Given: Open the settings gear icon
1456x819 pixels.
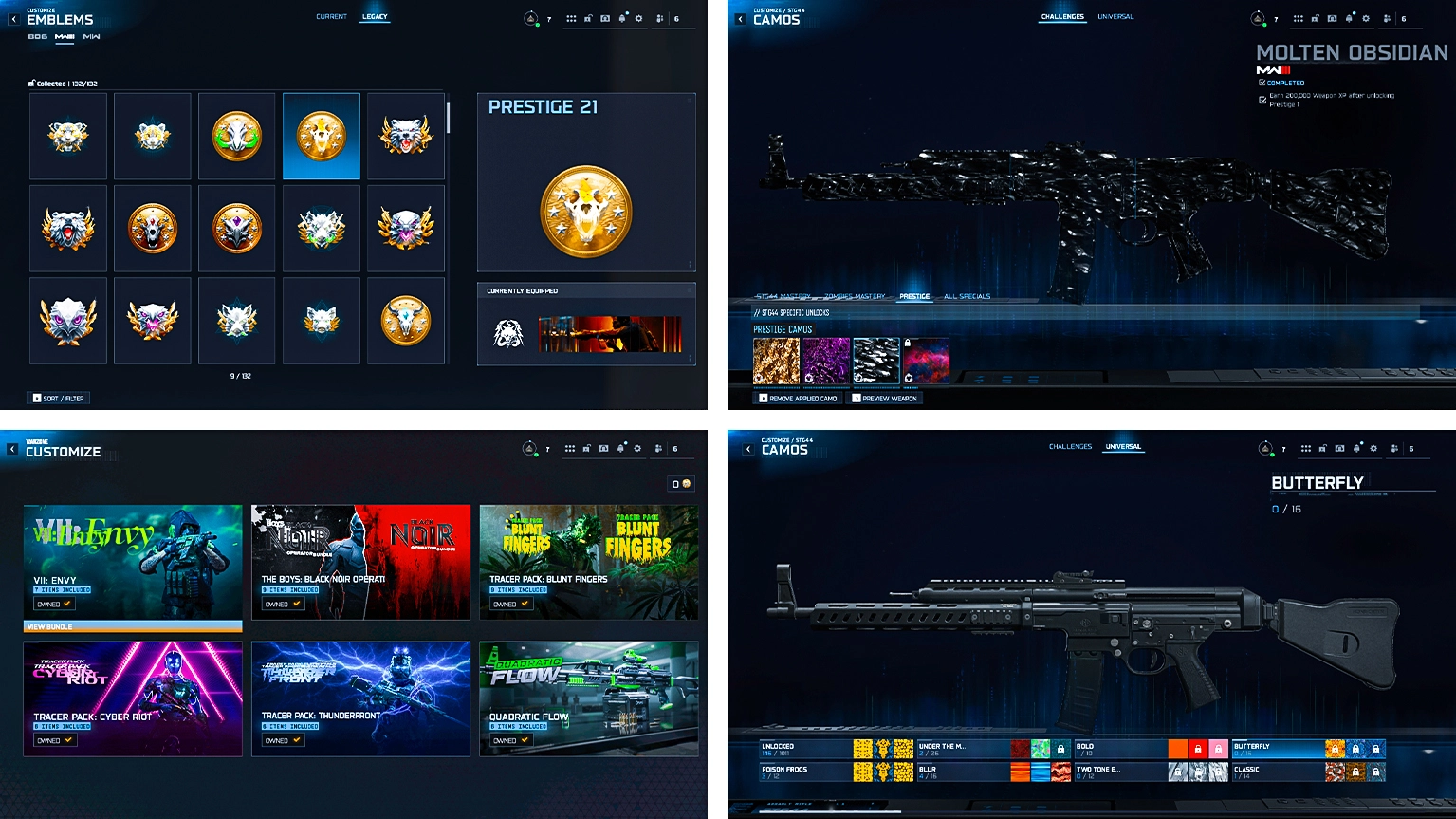Looking at the screenshot, I should point(639,17).
